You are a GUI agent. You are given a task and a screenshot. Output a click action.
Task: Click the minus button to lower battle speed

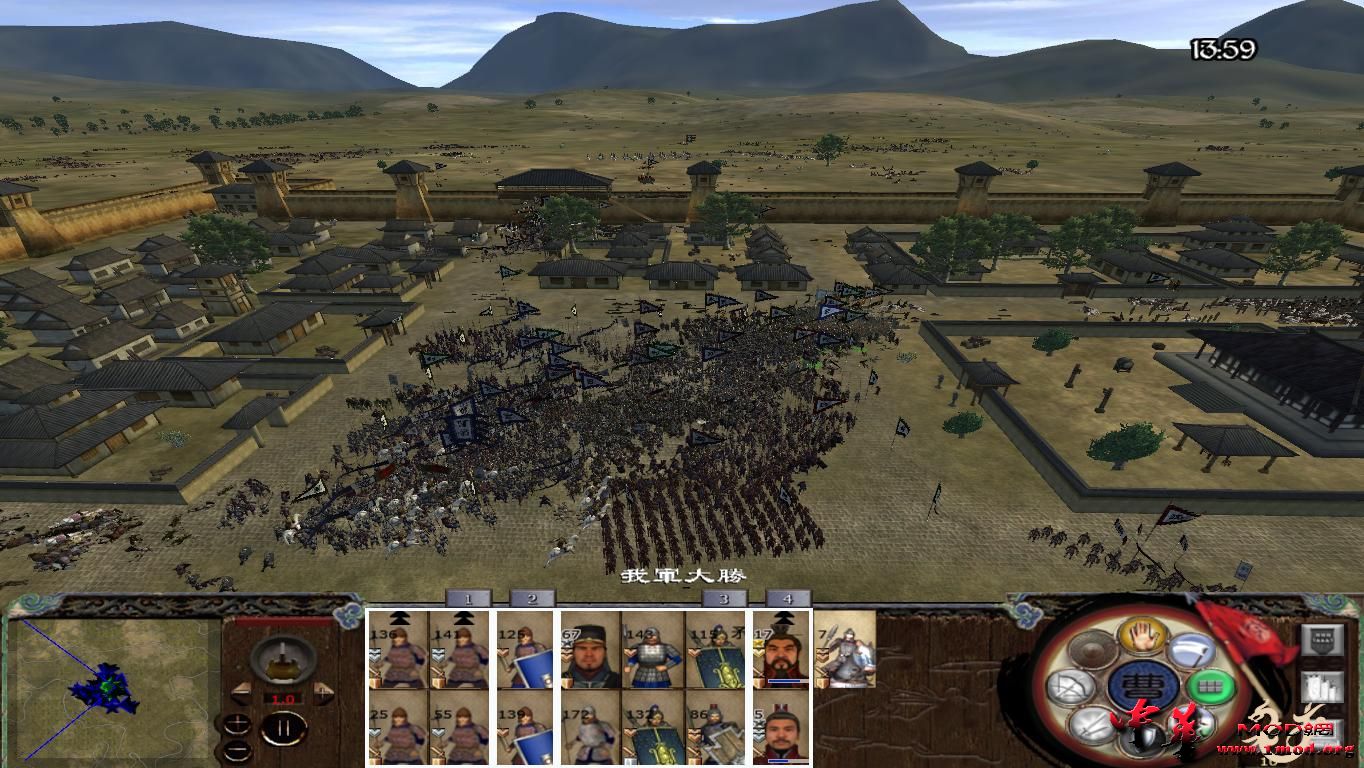(x=237, y=751)
